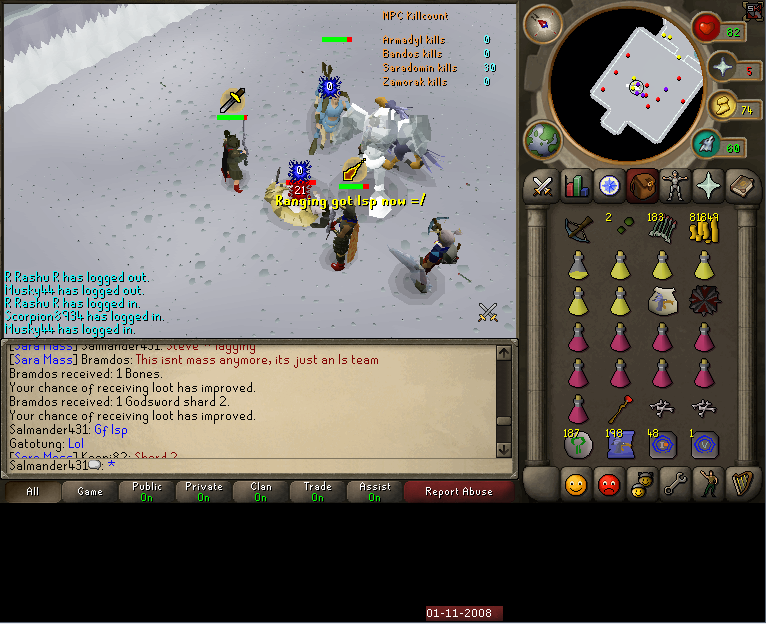Viewport: 766px width, 624px height.
Task: Toggle the Assist filter button
Action: (375, 491)
